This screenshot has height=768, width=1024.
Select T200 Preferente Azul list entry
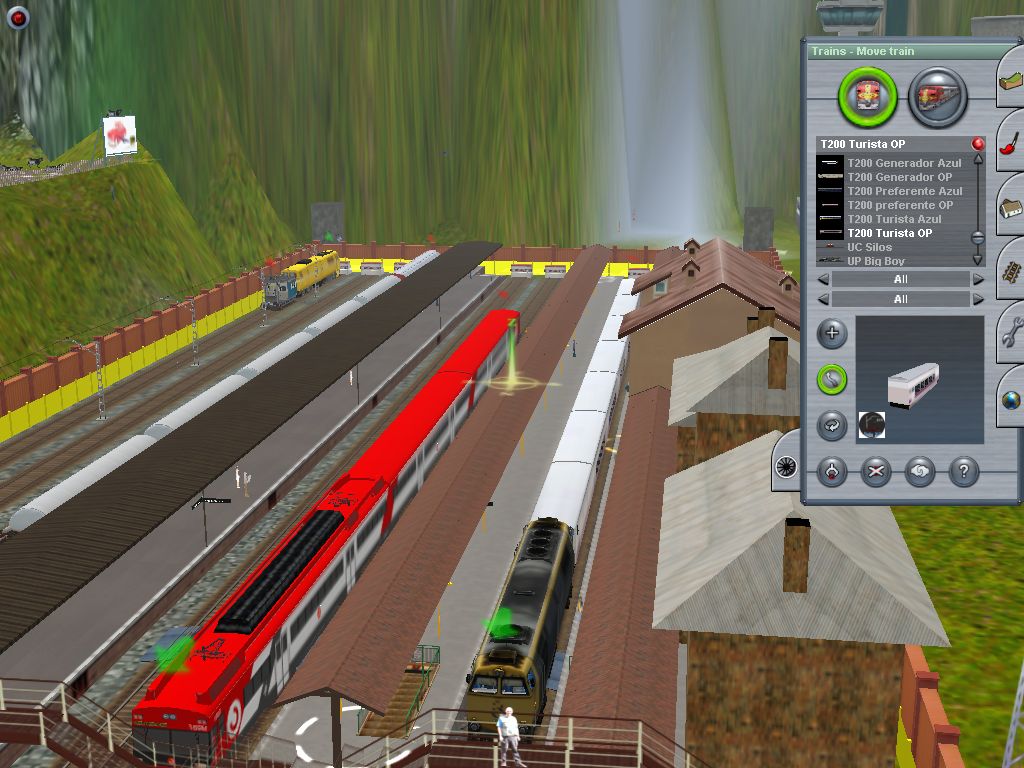(x=904, y=191)
